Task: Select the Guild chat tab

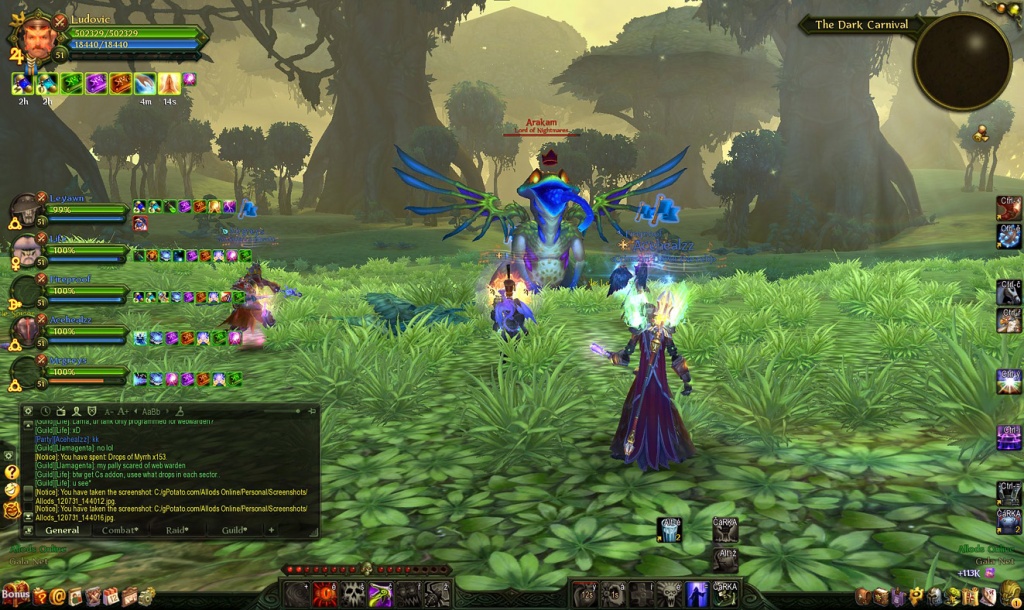Action: pyautogui.click(x=233, y=530)
